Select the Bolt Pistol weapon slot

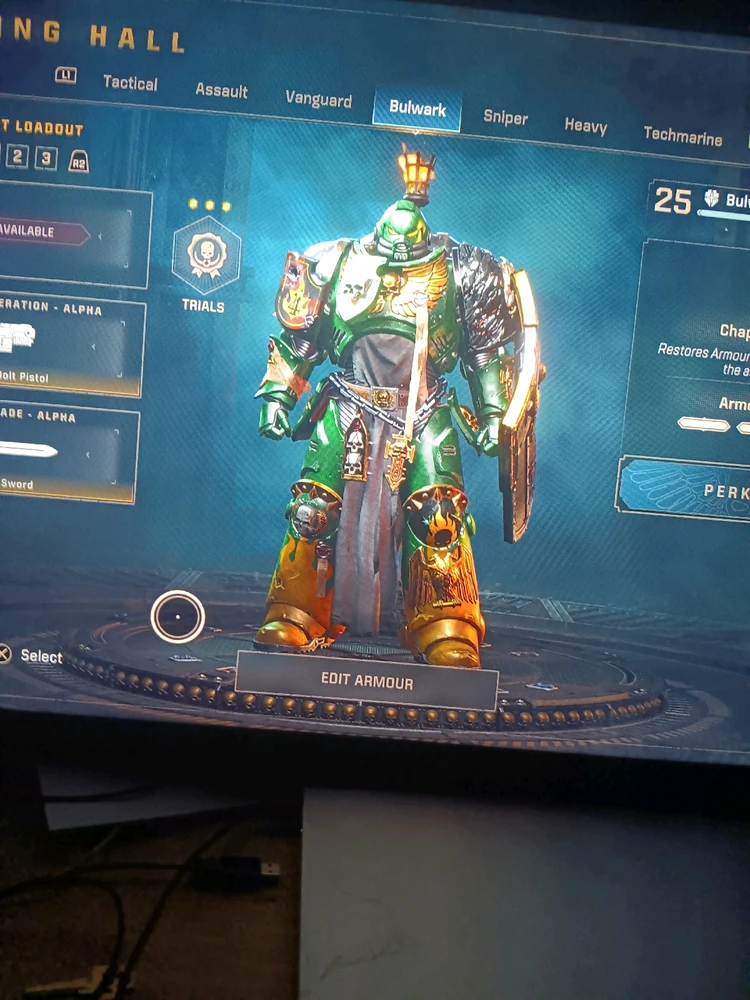pyautogui.click(x=68, y=345)
